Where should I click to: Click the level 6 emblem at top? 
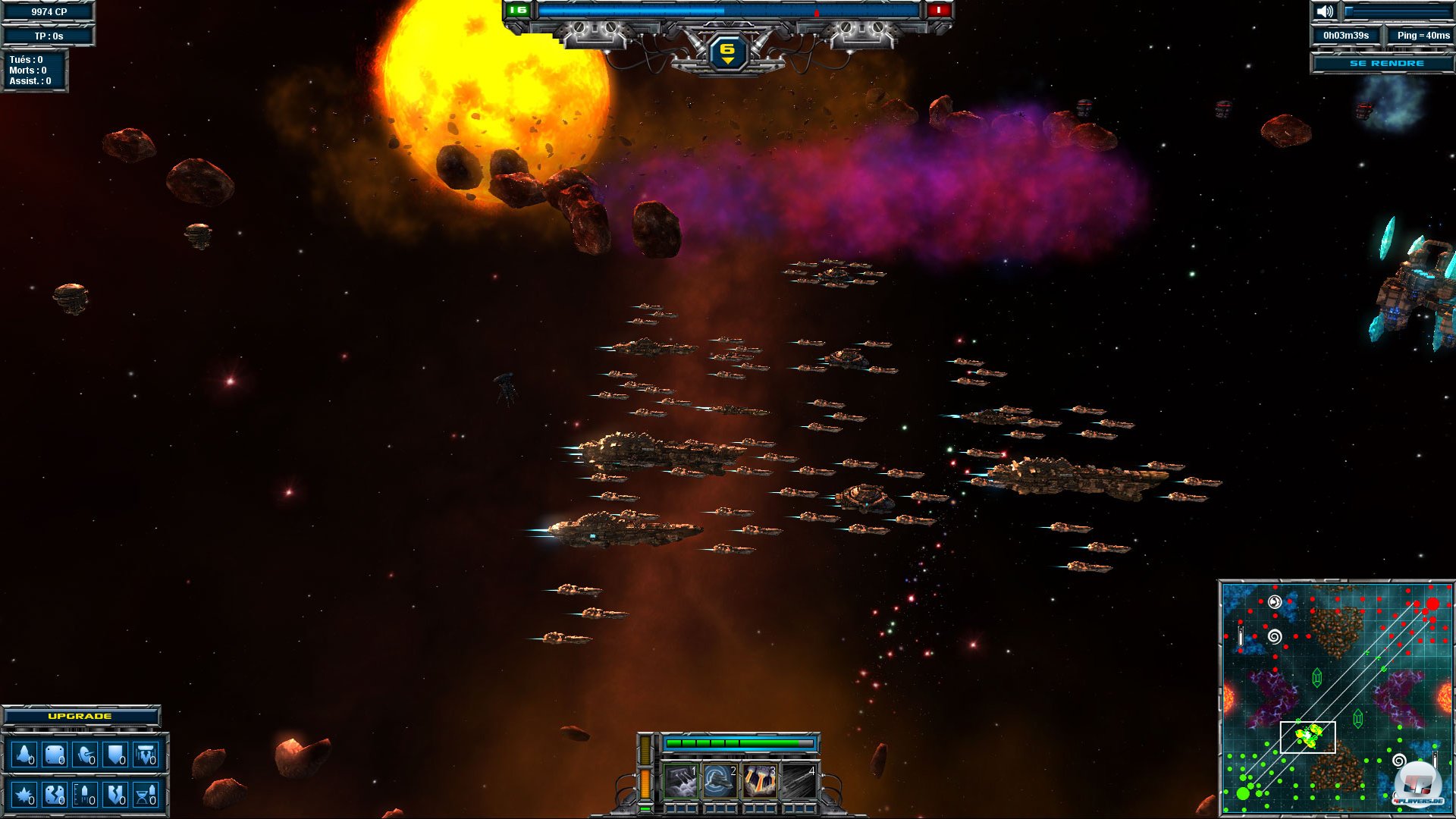pyautogui.click(x=727, y=52)
